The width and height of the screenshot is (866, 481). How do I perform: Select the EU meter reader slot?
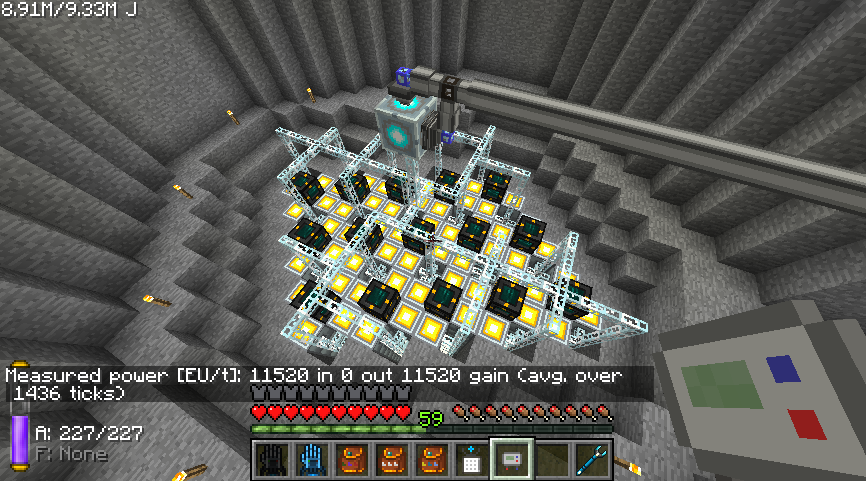(x=511, y=459)
